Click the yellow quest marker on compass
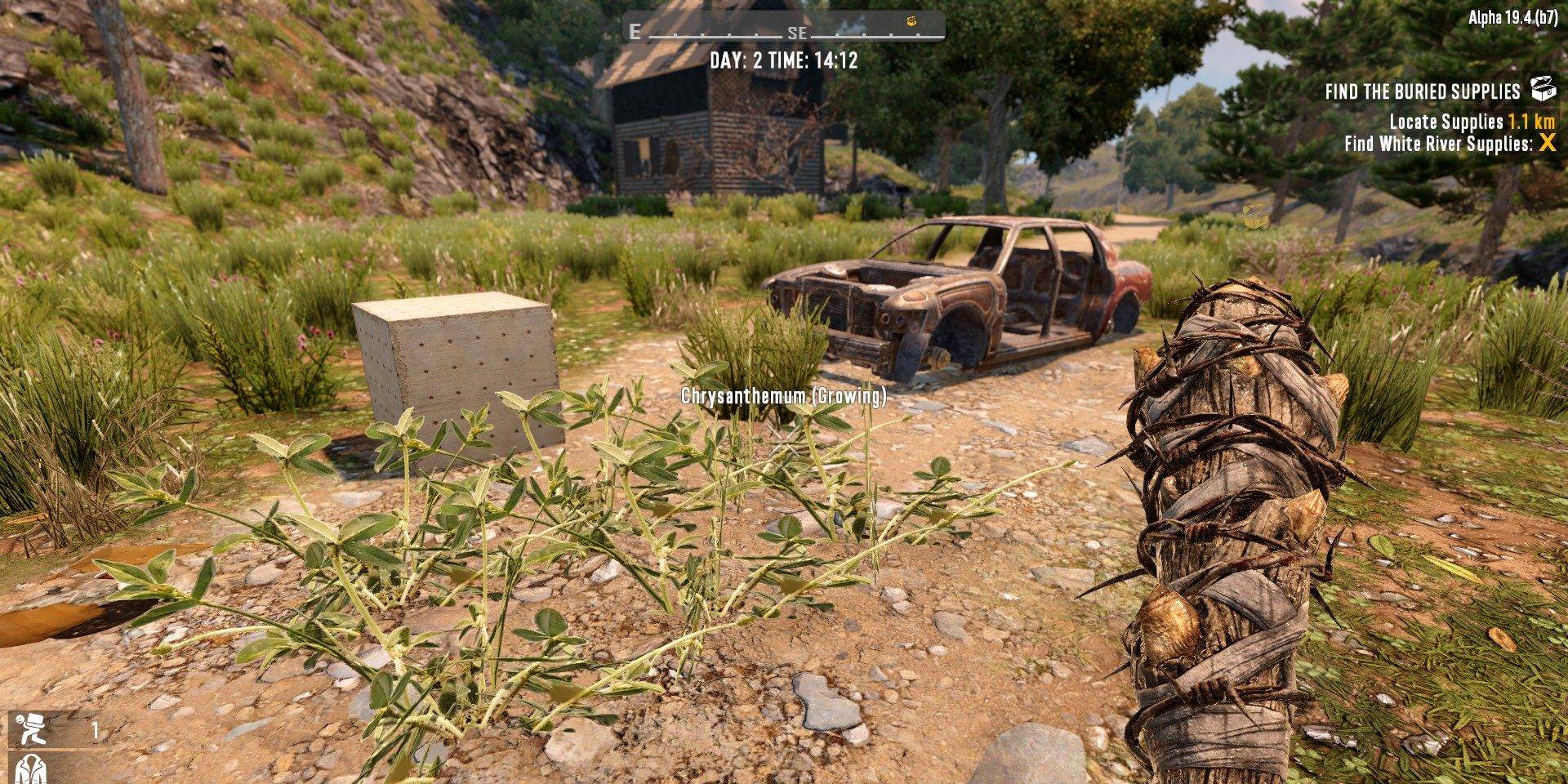The width and height of the screenshot is (1568, 784). [x=913, y=21]
